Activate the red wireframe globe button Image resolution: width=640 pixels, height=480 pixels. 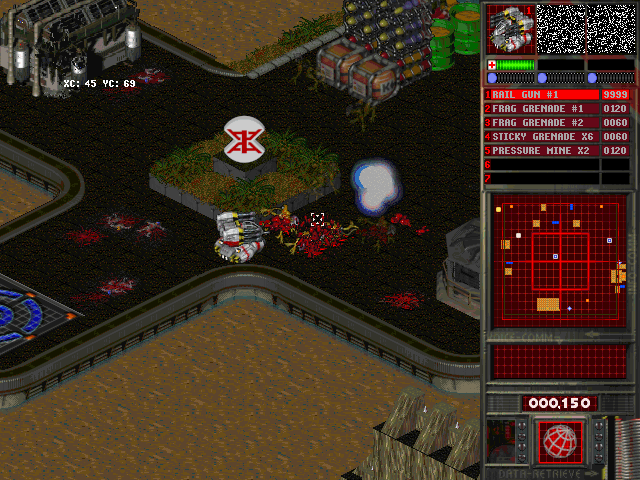click(560, 439)
